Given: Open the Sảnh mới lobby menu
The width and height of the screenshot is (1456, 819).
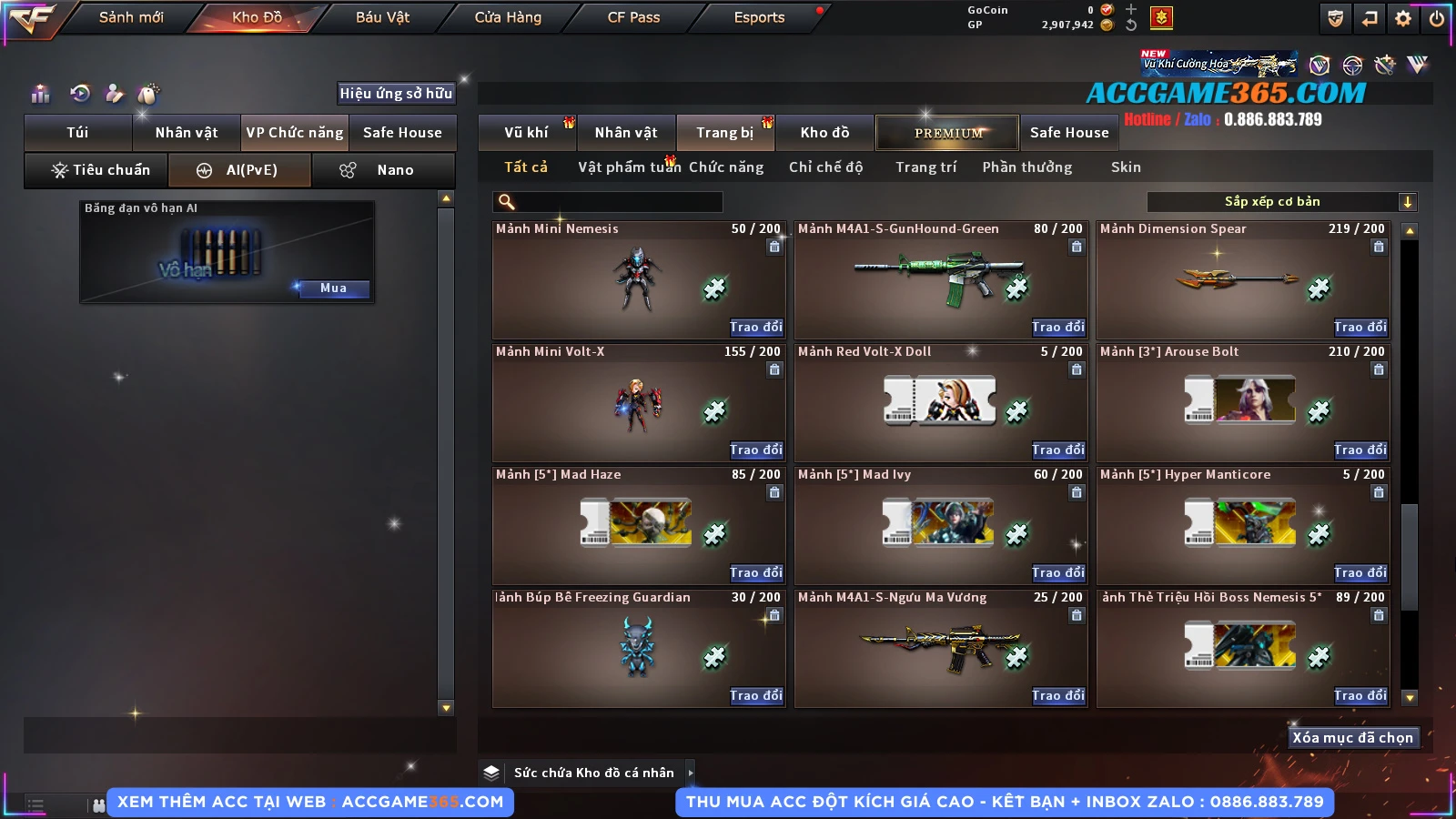Looking at the screenshot, I should [x=131, y=17].
